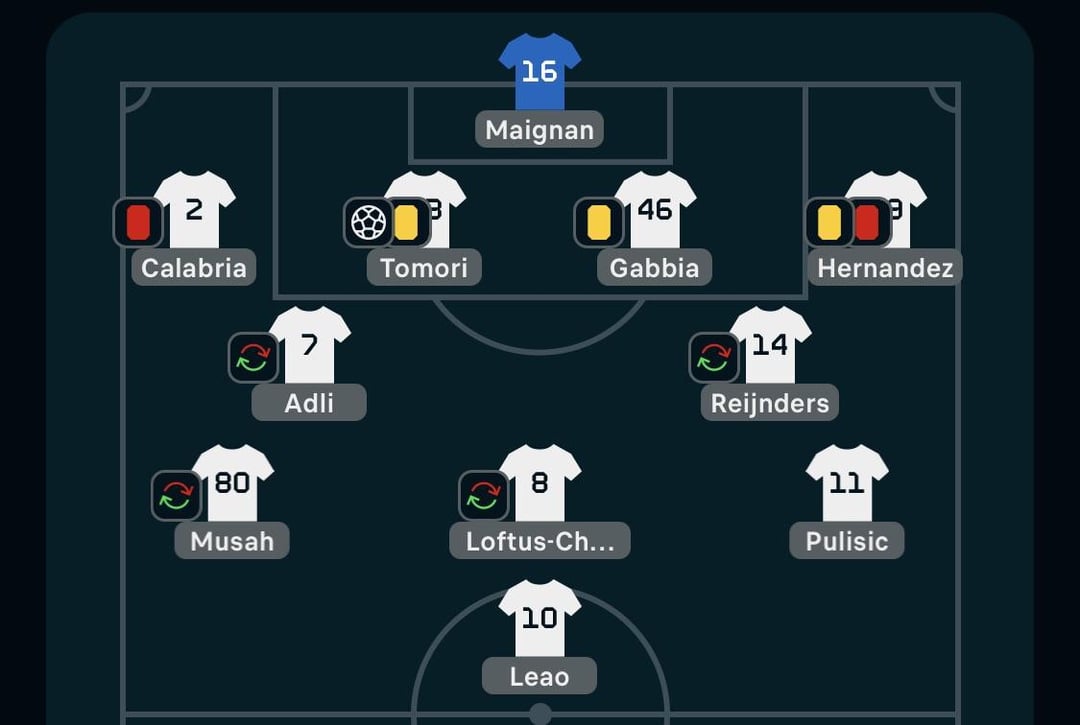
Task: Click Loftus-Cheek's substitution arrows icon
Action: tap(483, 496)
